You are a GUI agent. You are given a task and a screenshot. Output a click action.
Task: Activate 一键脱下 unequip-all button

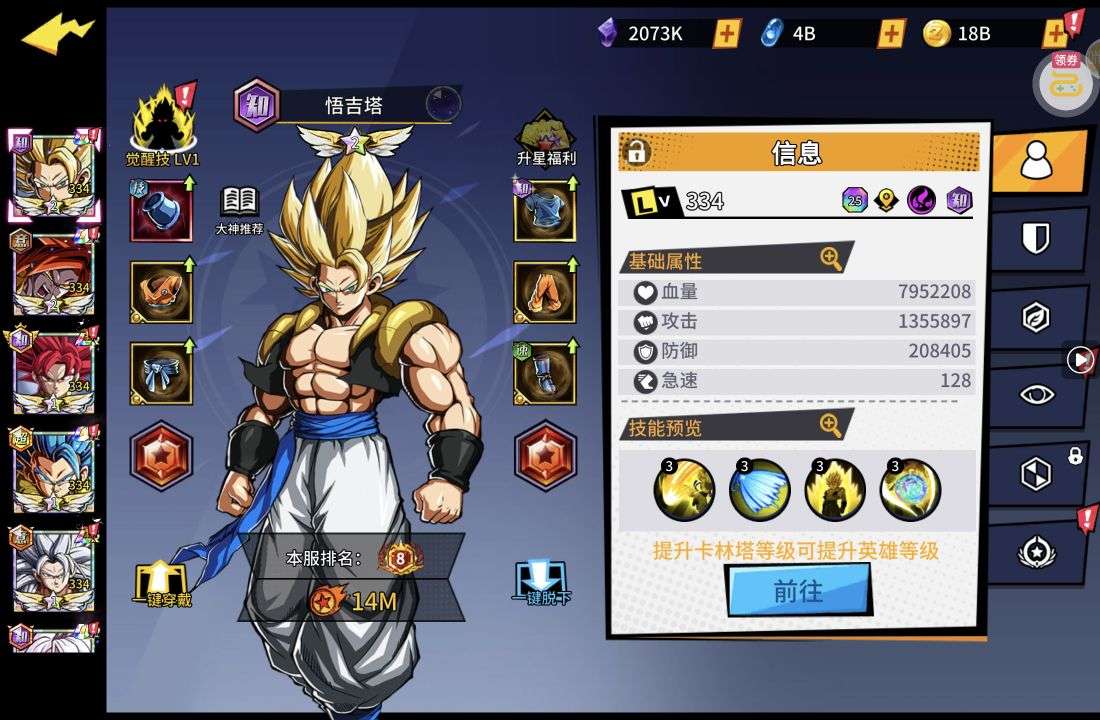(x=541, y=585)
